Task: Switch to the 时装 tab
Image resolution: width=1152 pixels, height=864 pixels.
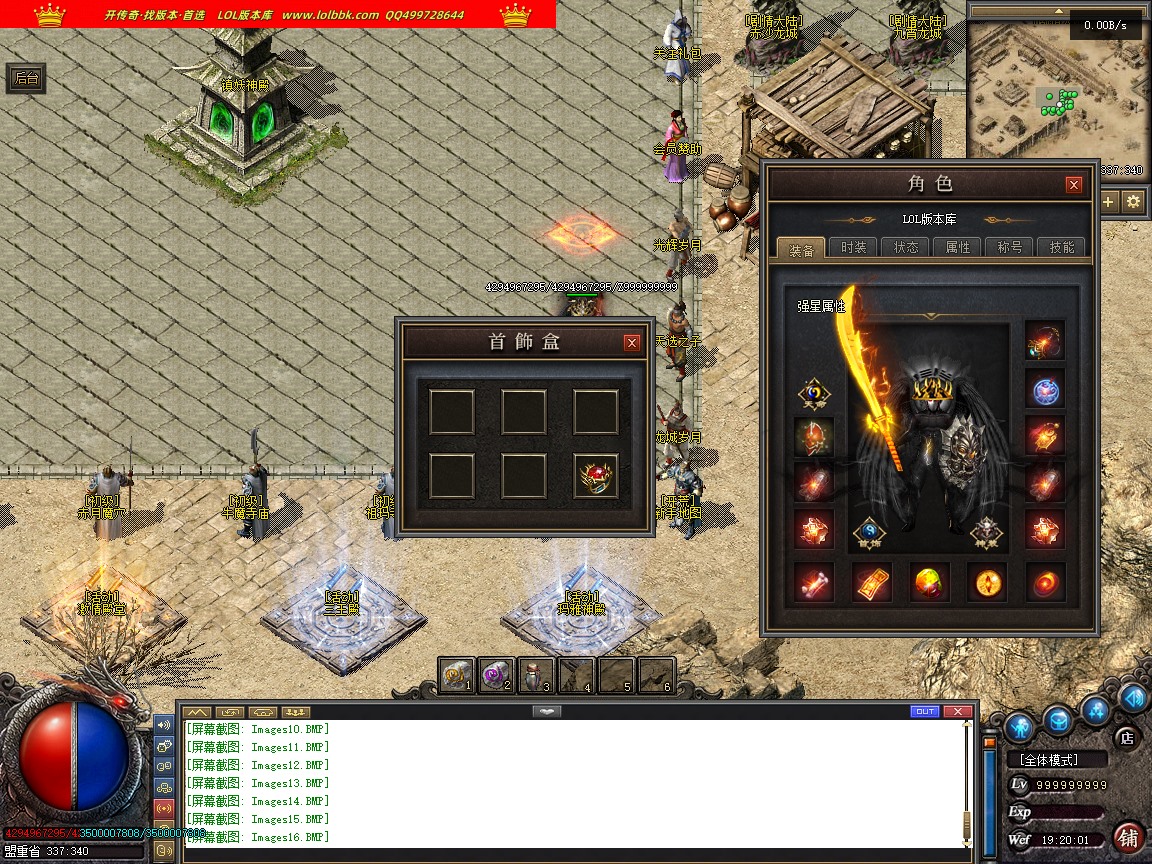Action: point(854,247)
